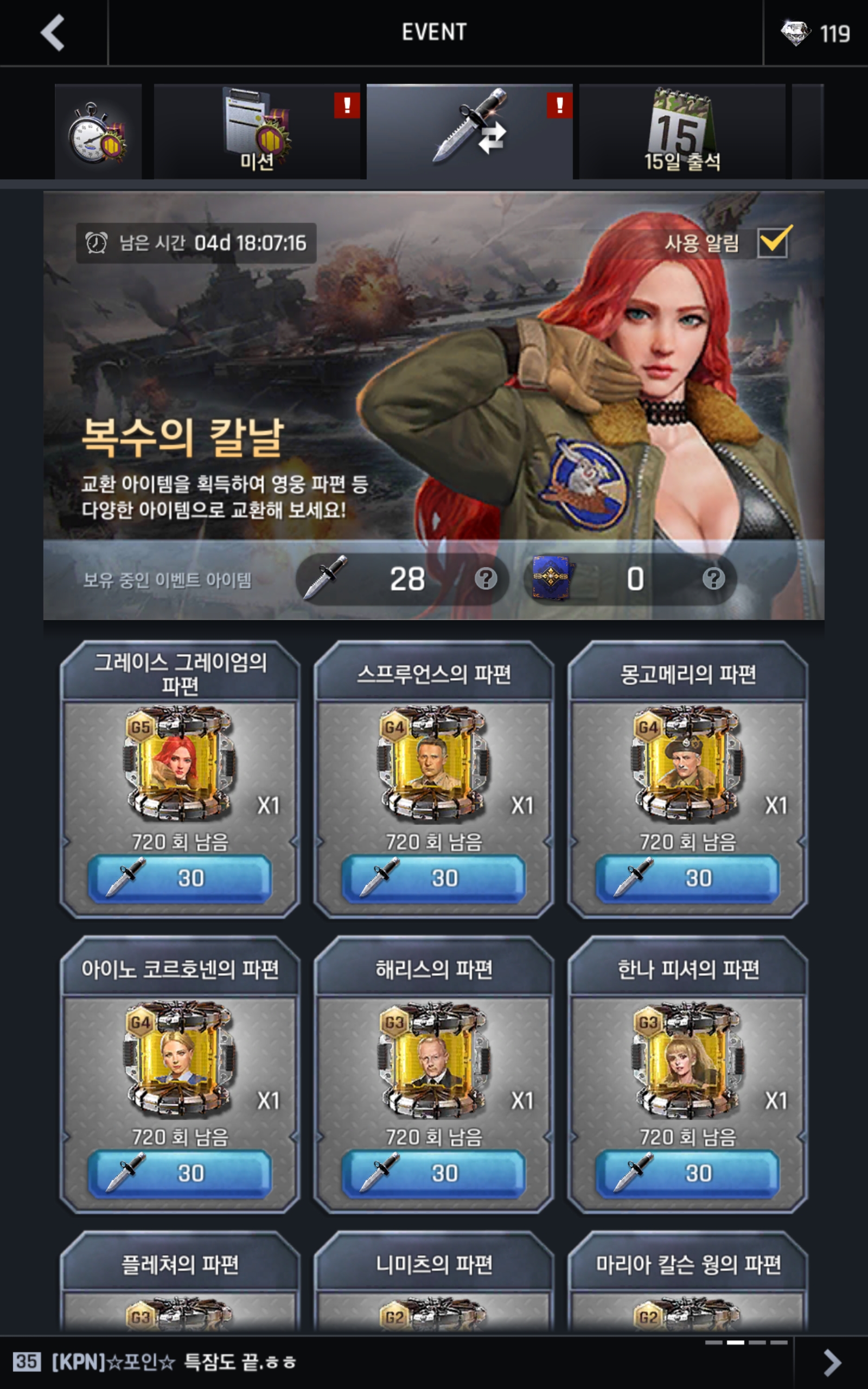Buy 스프루언스 fragment for 30 knives

(x=433, y=877)
